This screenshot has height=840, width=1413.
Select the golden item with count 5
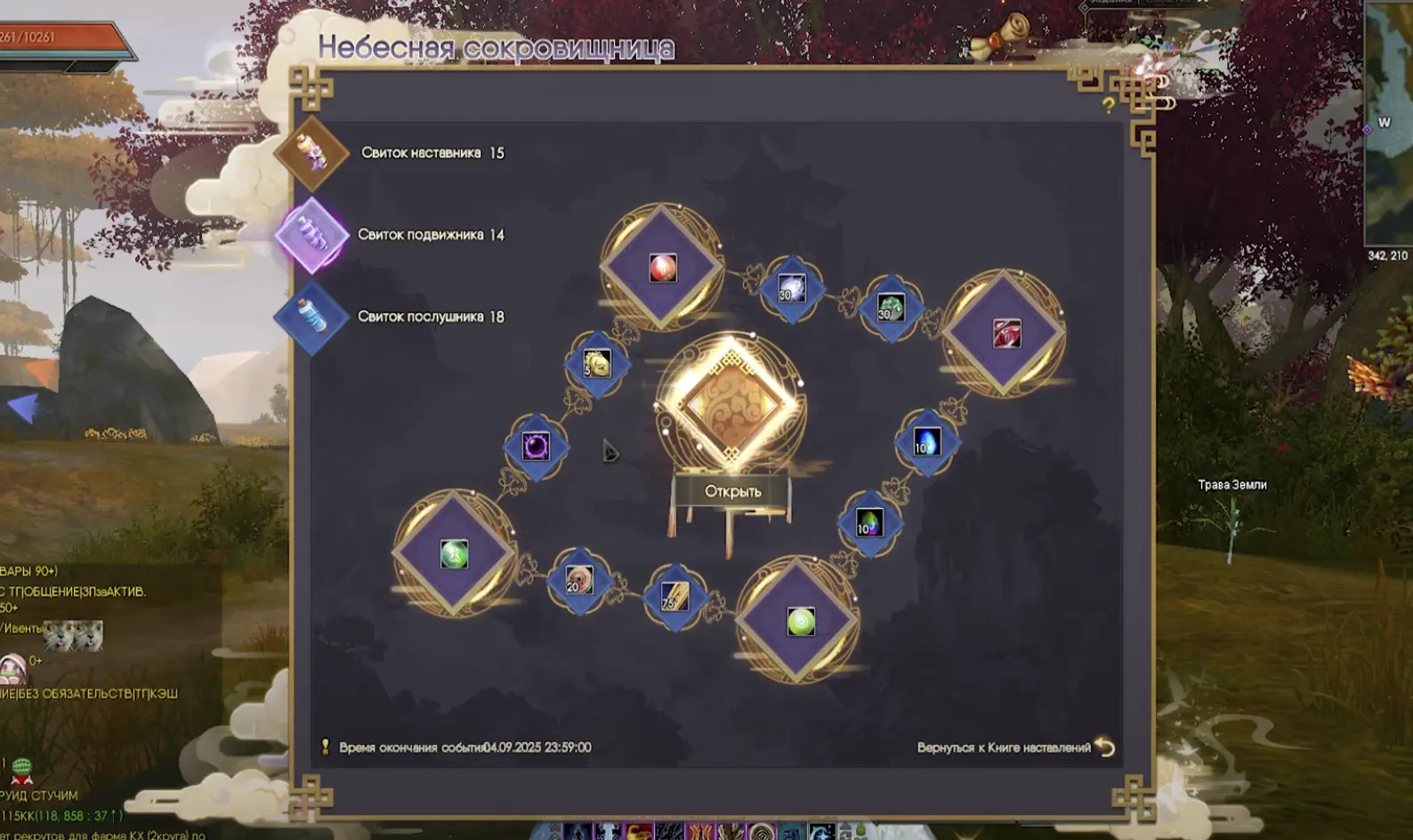point(596,363)
